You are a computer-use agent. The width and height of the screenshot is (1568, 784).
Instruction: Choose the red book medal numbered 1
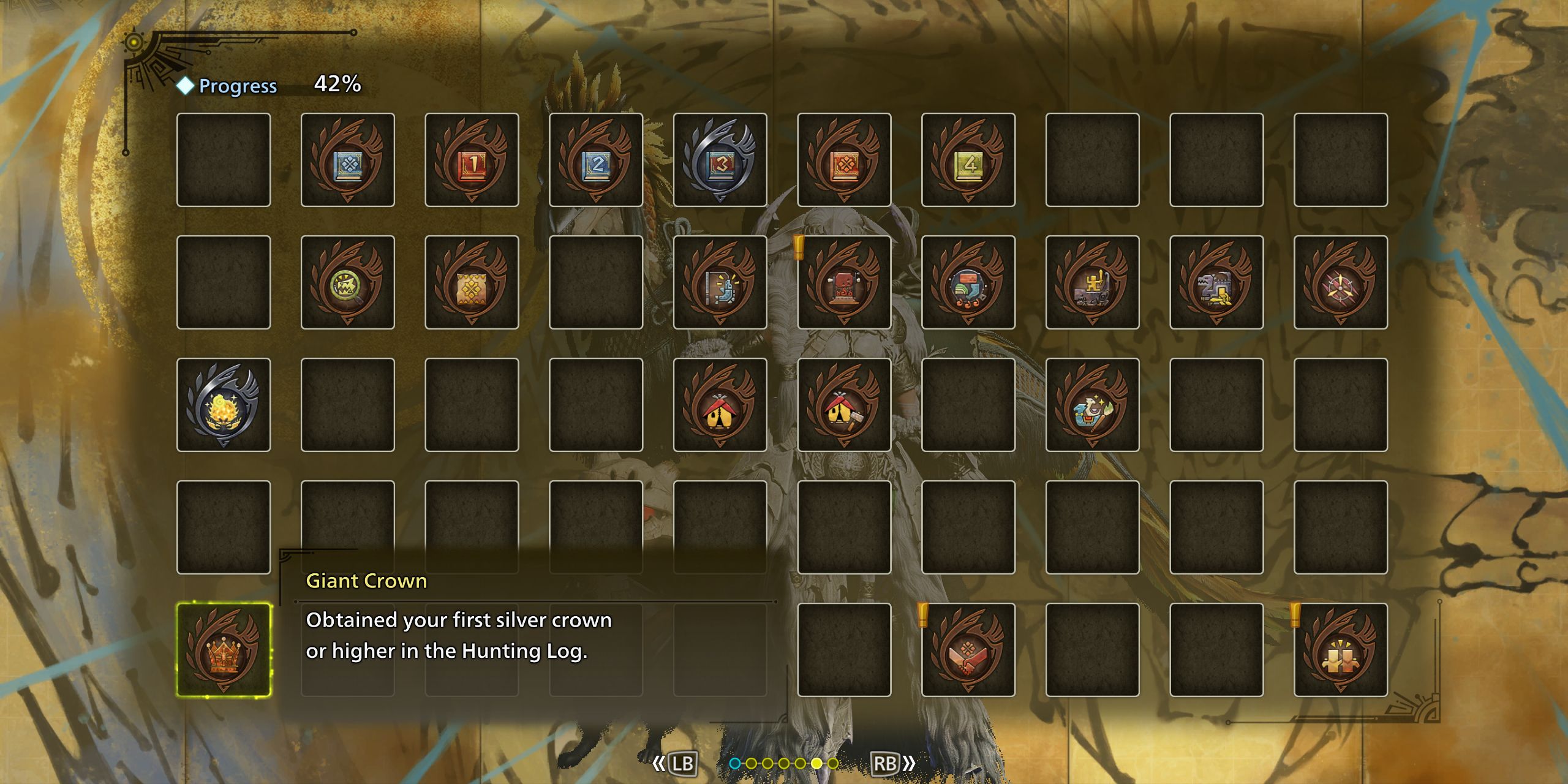tap(472, 160)
